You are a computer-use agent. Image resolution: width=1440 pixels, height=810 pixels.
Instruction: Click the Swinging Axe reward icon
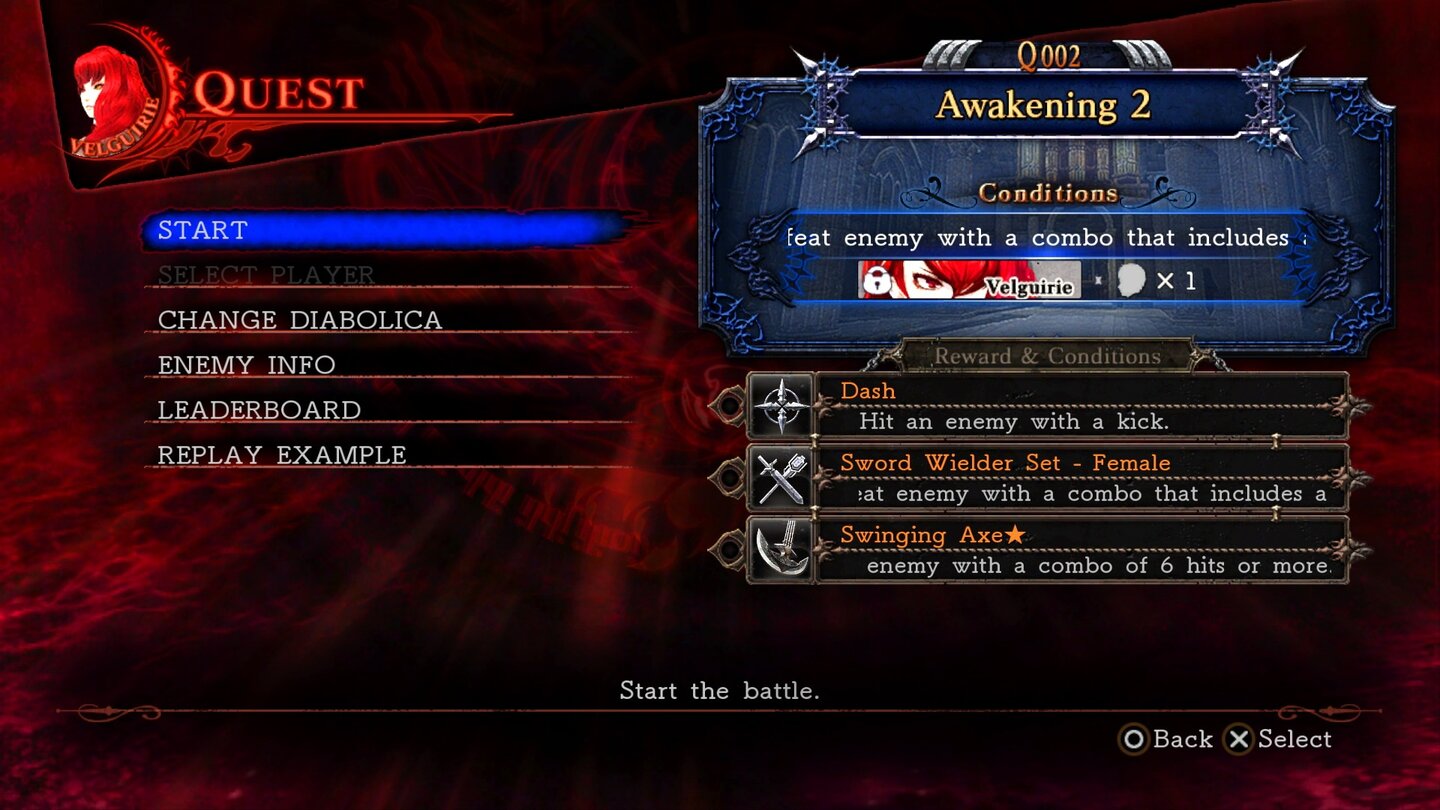point(781,550)
